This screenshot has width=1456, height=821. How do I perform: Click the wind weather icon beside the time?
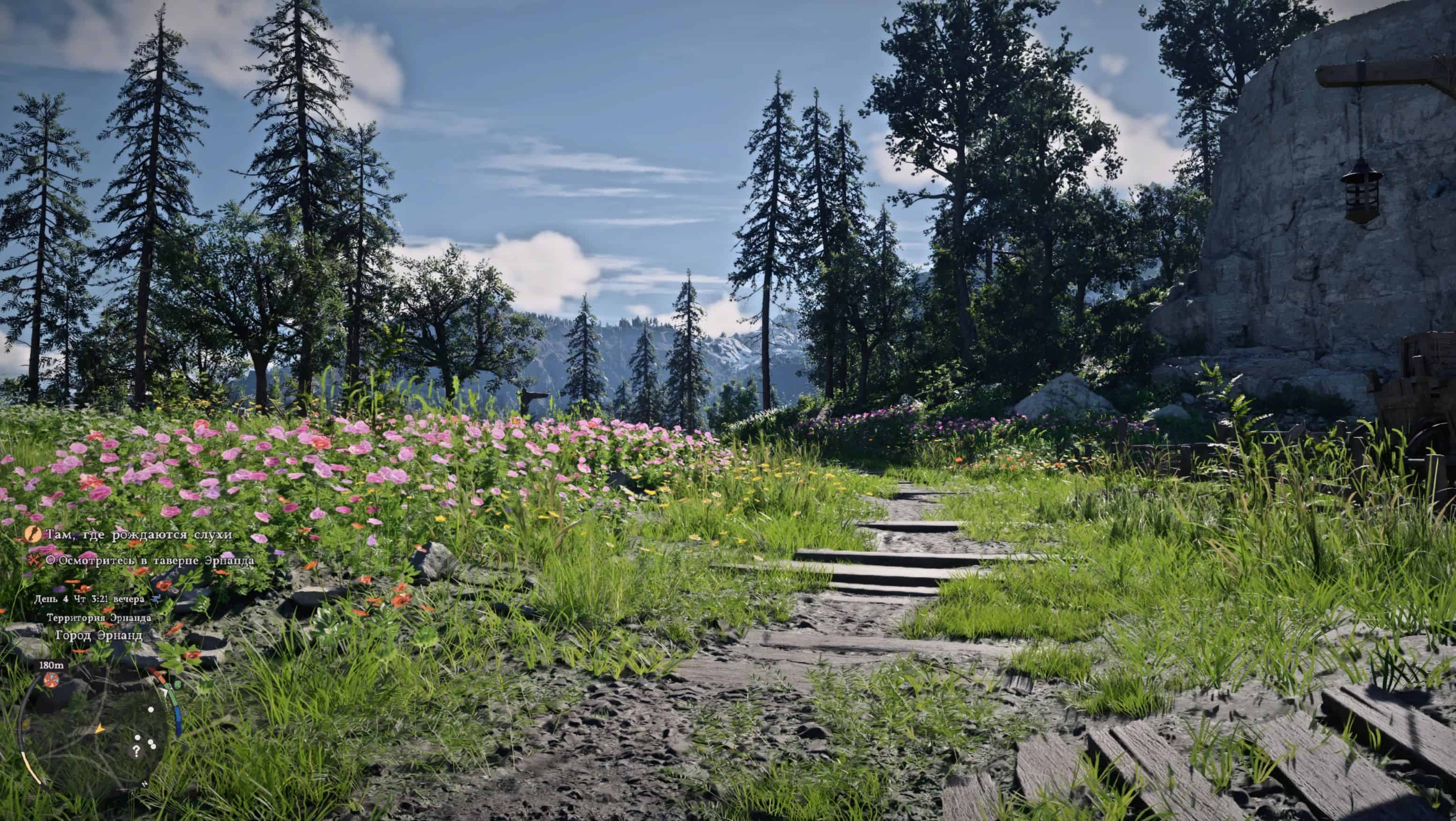click(156, 598)
